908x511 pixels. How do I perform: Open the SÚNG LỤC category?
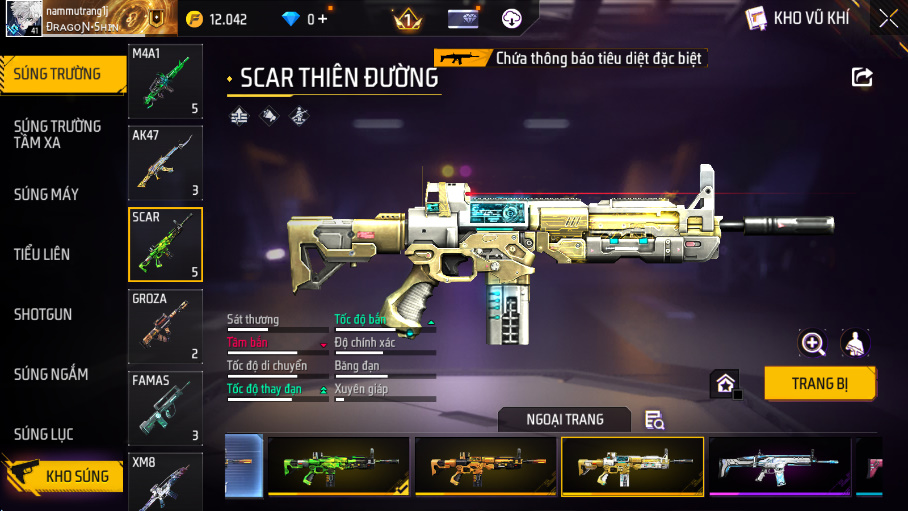(44, 434)
